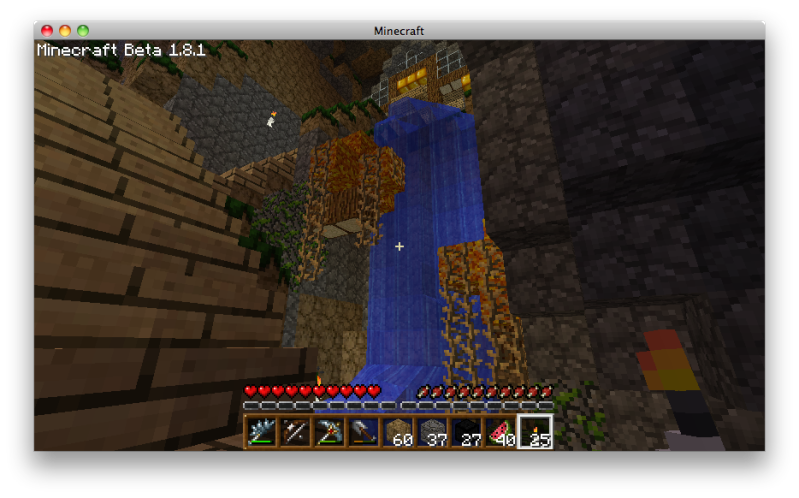Screen dimensions: 799x498
Task: Select the bow in the hotbar
Action: [x=295, y=432]
